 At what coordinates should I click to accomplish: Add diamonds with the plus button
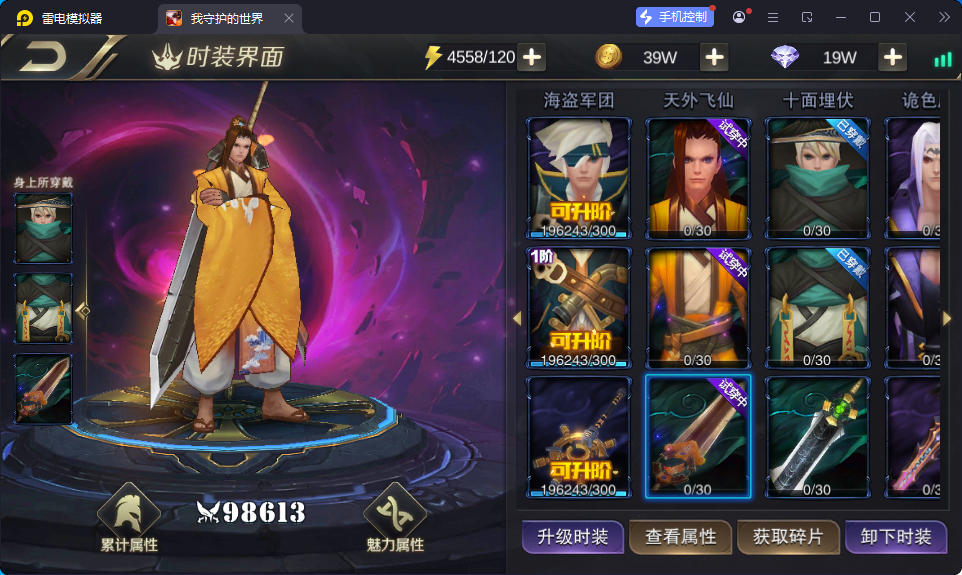click(x=892, y=57)
